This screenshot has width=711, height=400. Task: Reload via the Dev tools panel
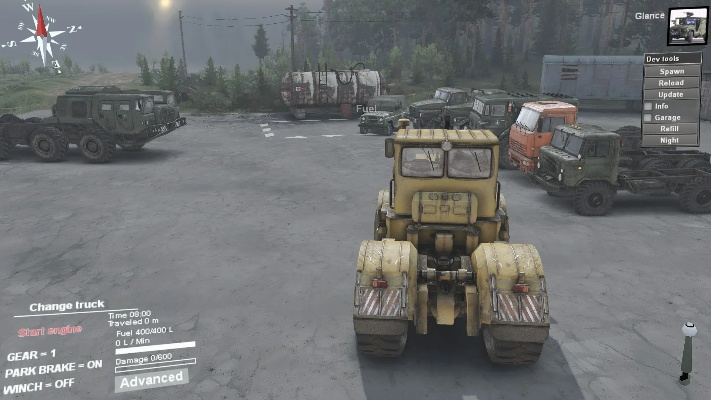pos(672,83)
